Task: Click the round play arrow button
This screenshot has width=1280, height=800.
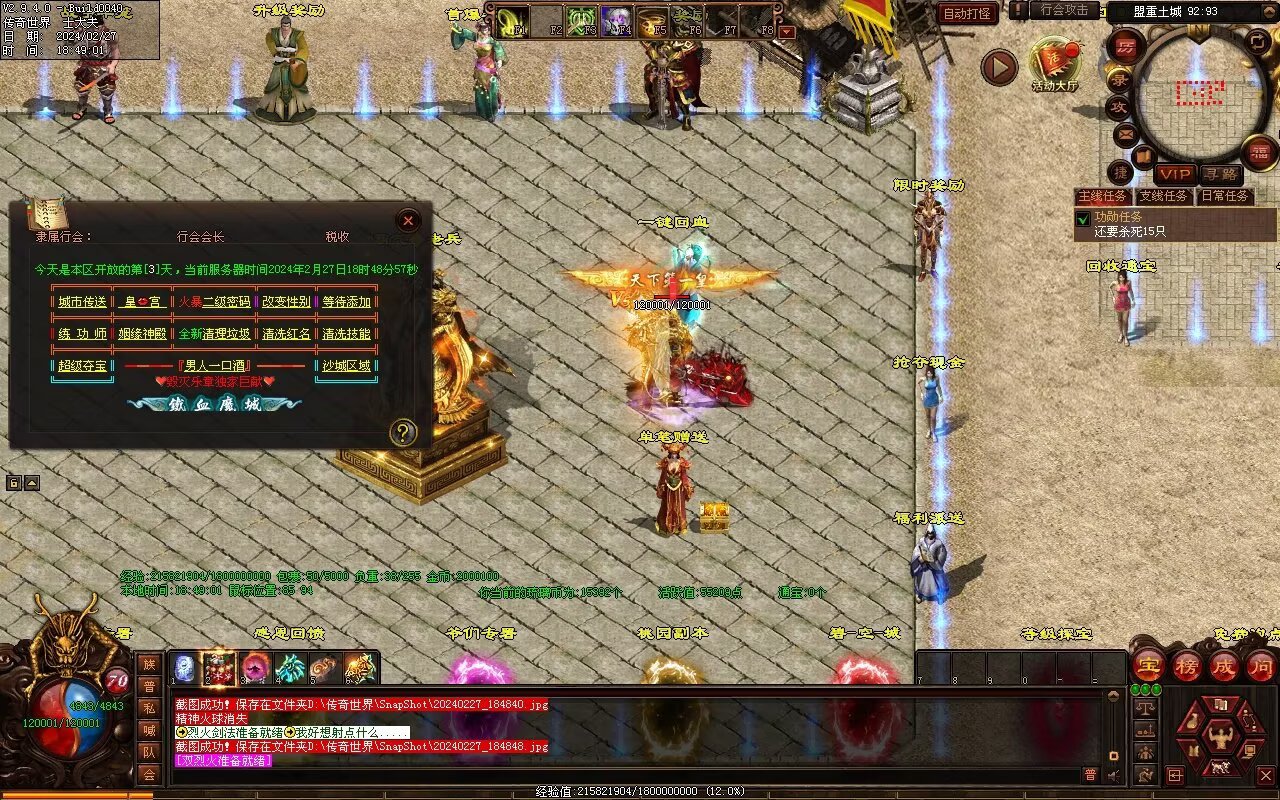Action: click(998, 67)
